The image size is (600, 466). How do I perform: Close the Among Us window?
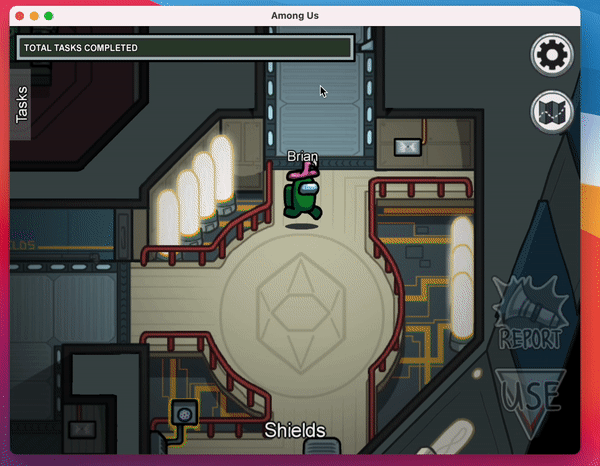(19, 16)
